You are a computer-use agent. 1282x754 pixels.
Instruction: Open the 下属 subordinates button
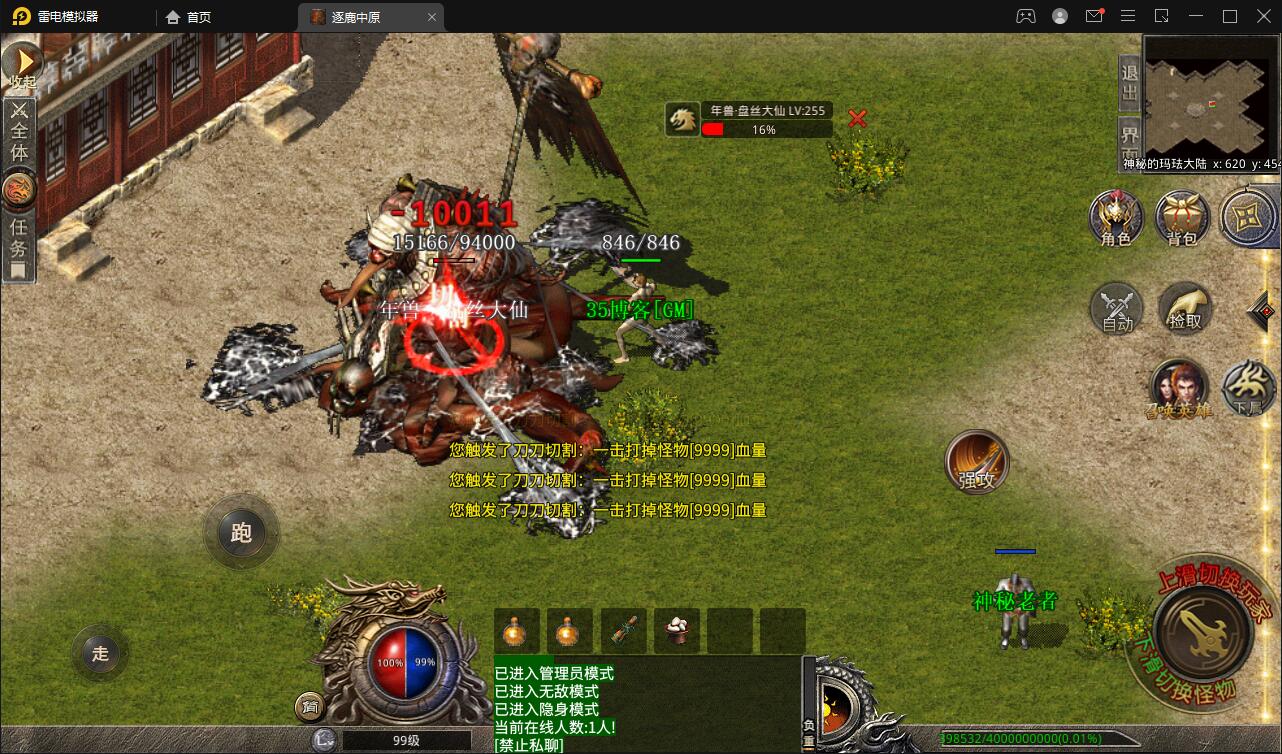coord(1249,387)
